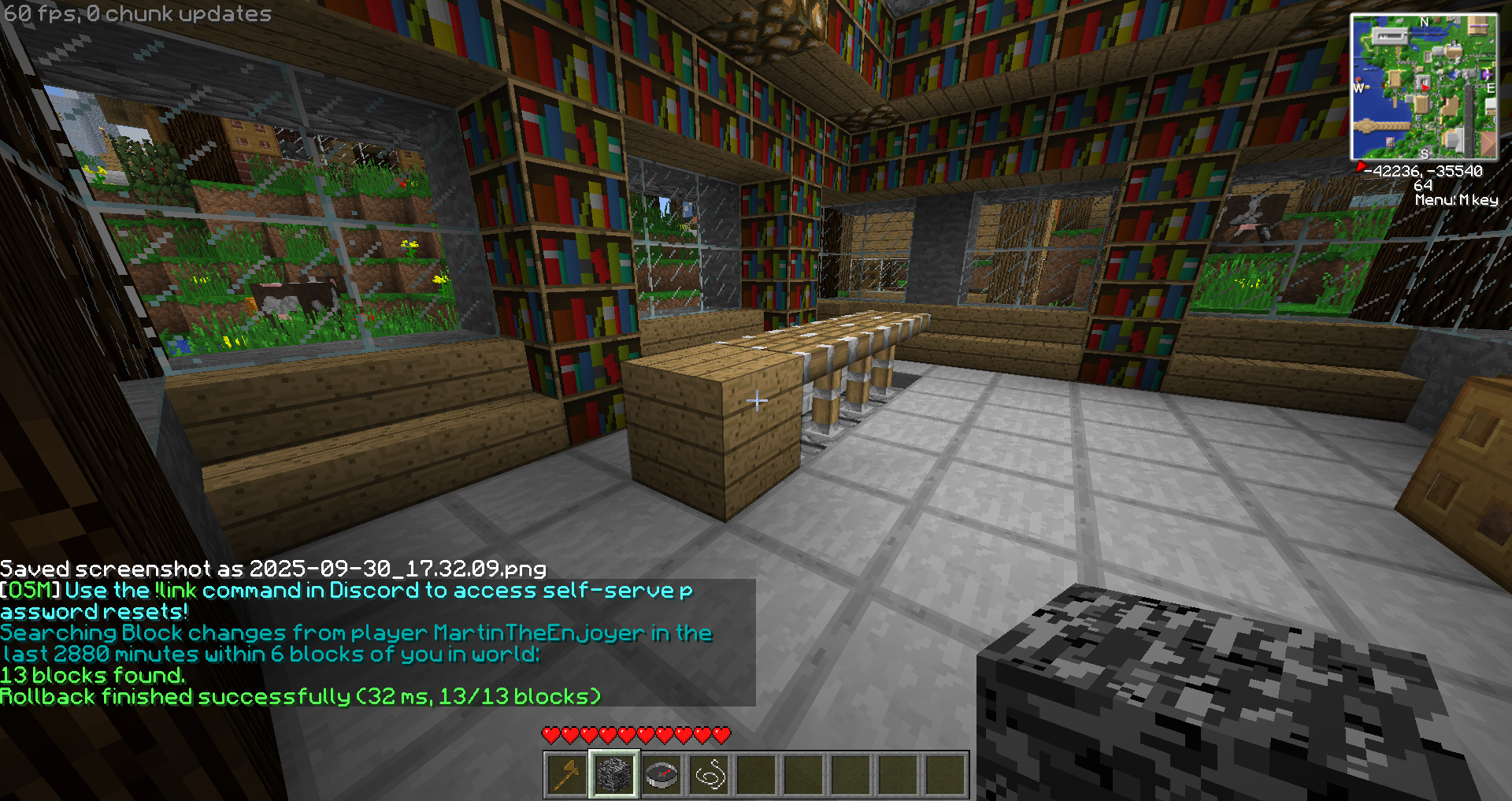Select the compass hotbar slot
Viewport: 1512px width, 801px height.
[661, 775]
